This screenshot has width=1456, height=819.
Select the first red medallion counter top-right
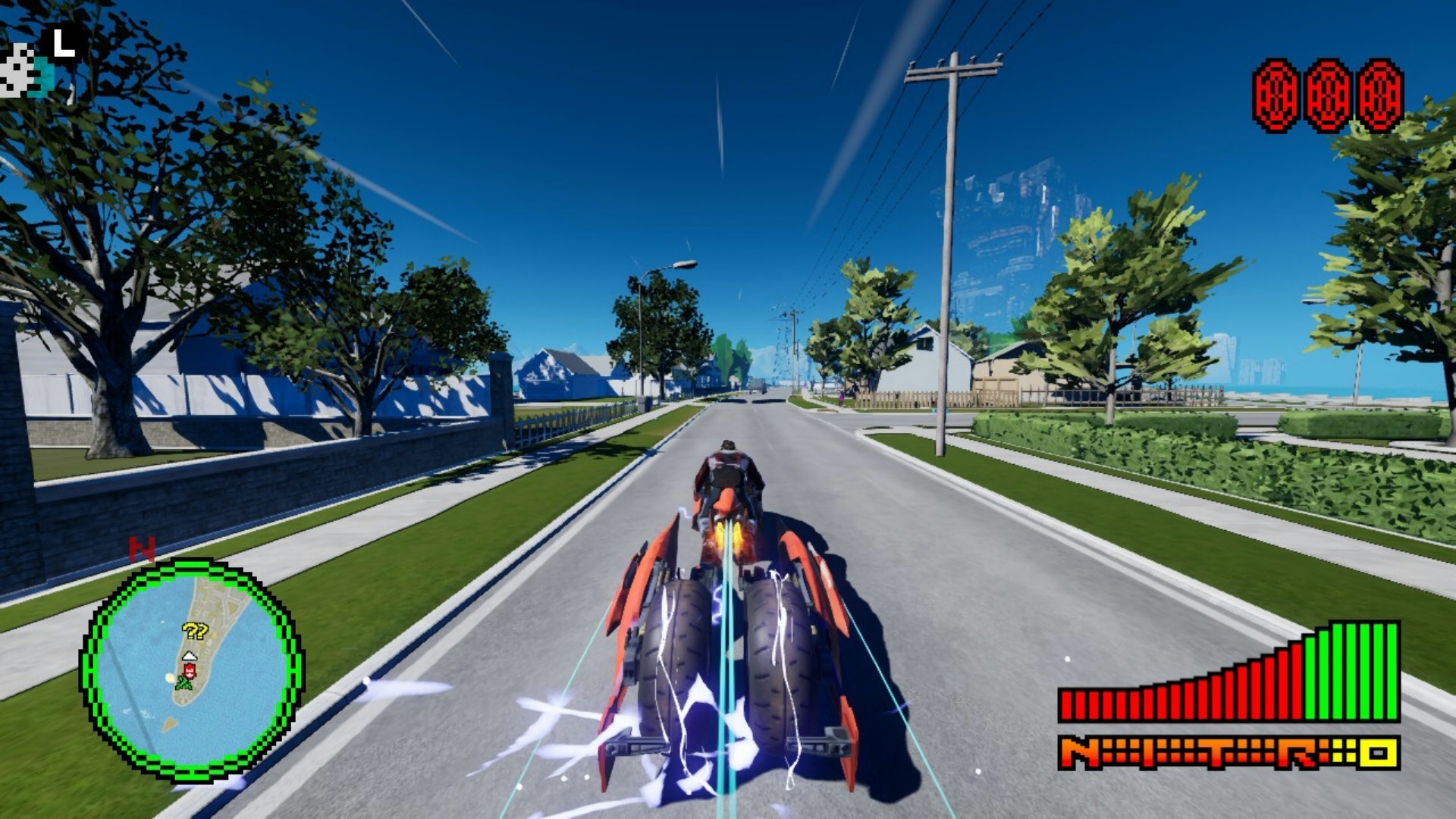point(1273,94)
